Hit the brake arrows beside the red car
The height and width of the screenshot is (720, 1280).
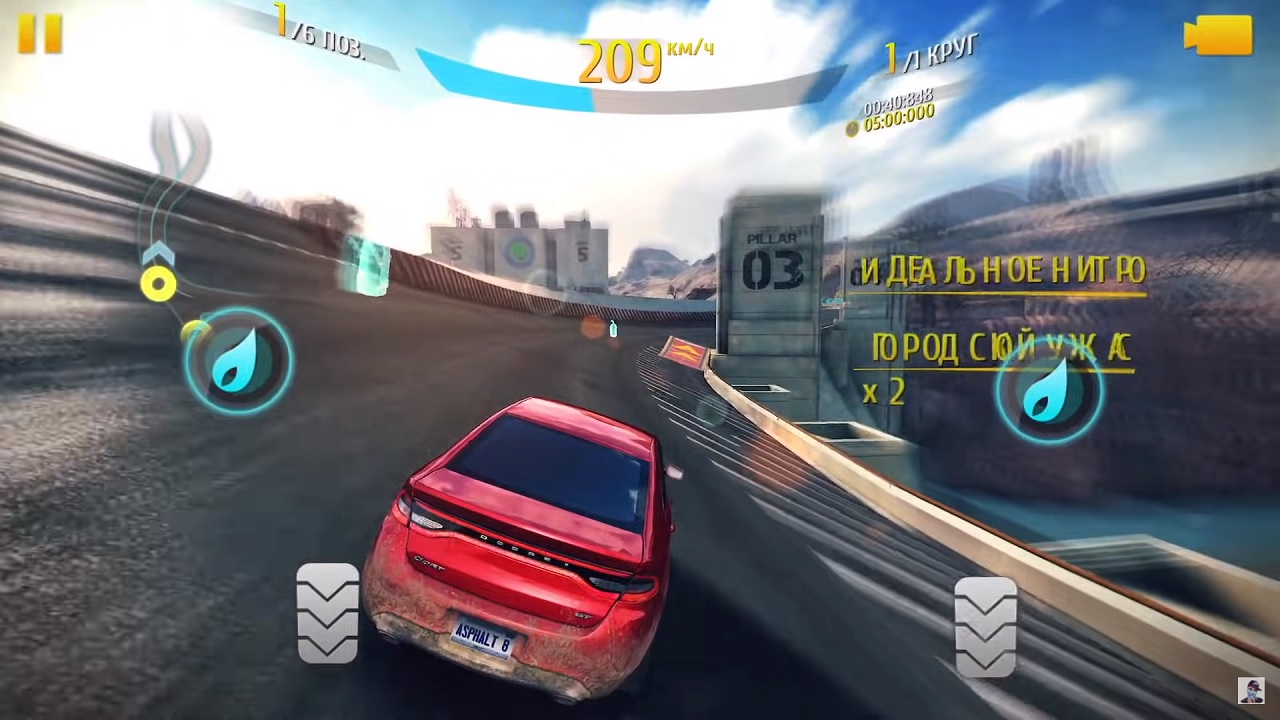[x=327, y=613]
